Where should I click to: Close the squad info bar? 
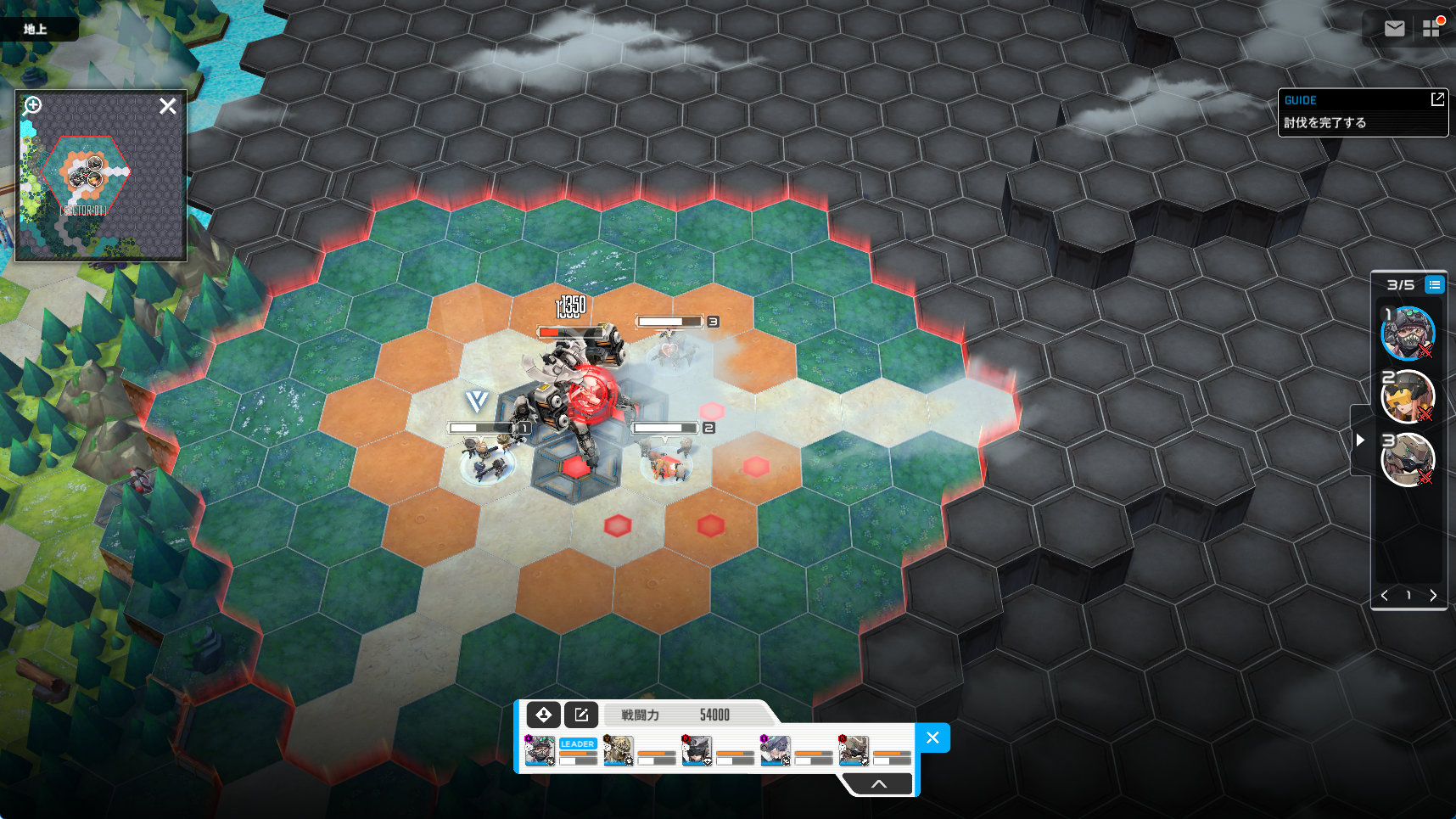tap(932, 738)
